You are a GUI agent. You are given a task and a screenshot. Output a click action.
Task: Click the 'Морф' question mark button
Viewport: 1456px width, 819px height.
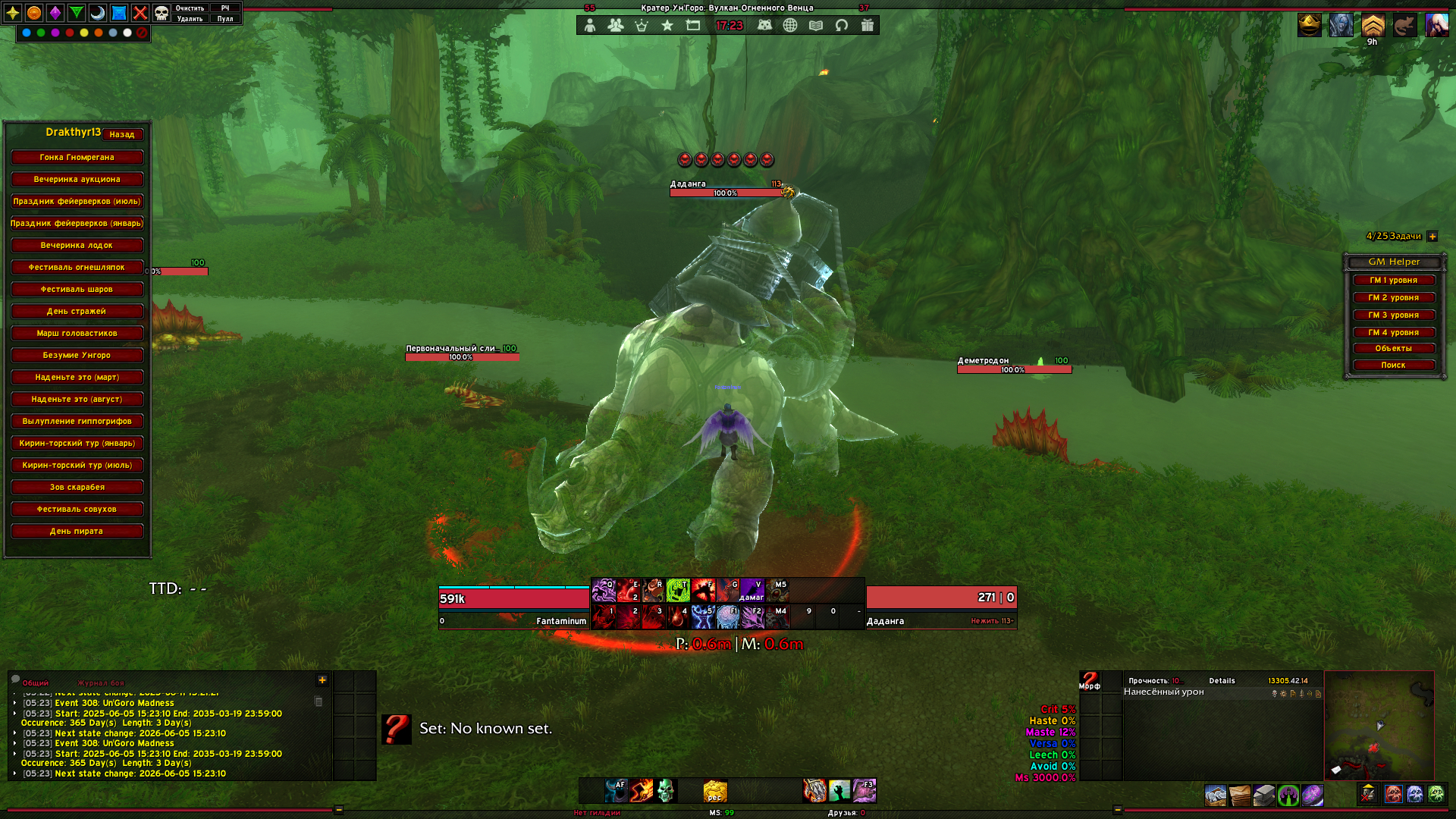click(x=1090, y=680)
